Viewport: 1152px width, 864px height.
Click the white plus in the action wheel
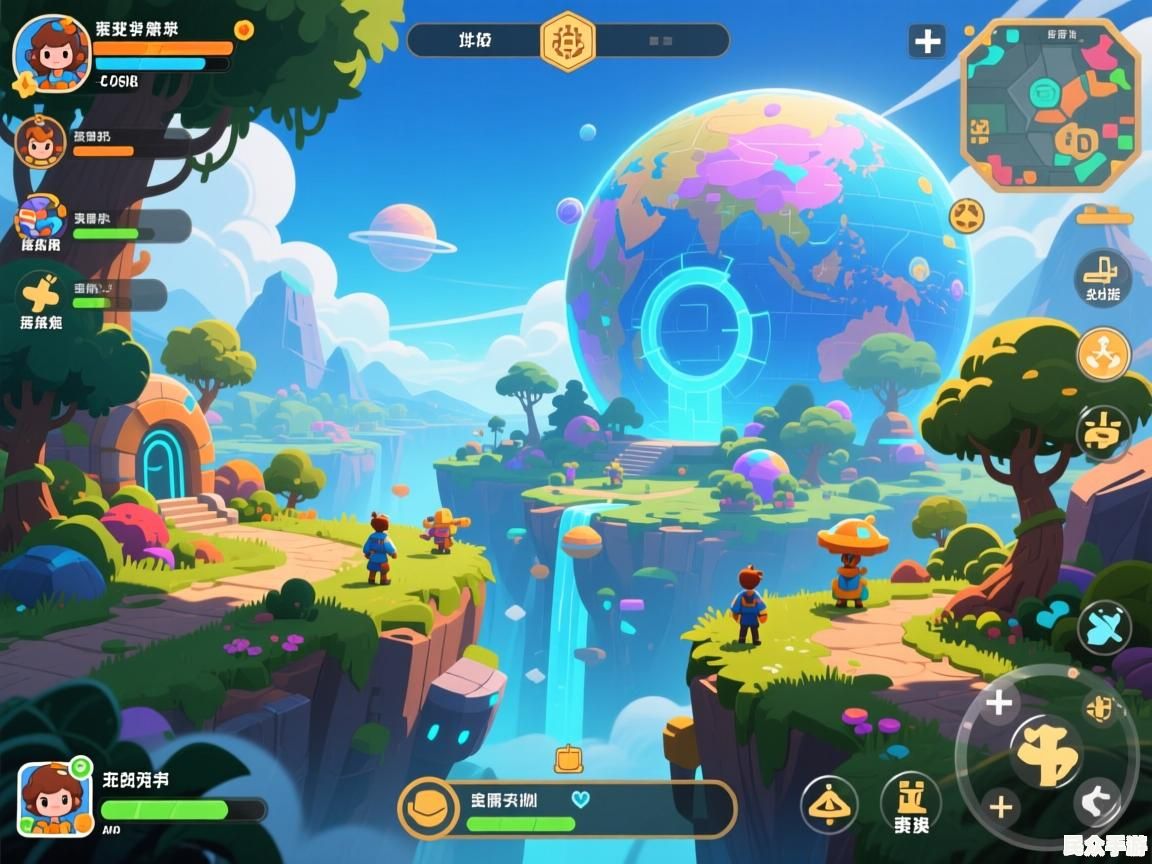coord(998,703)
